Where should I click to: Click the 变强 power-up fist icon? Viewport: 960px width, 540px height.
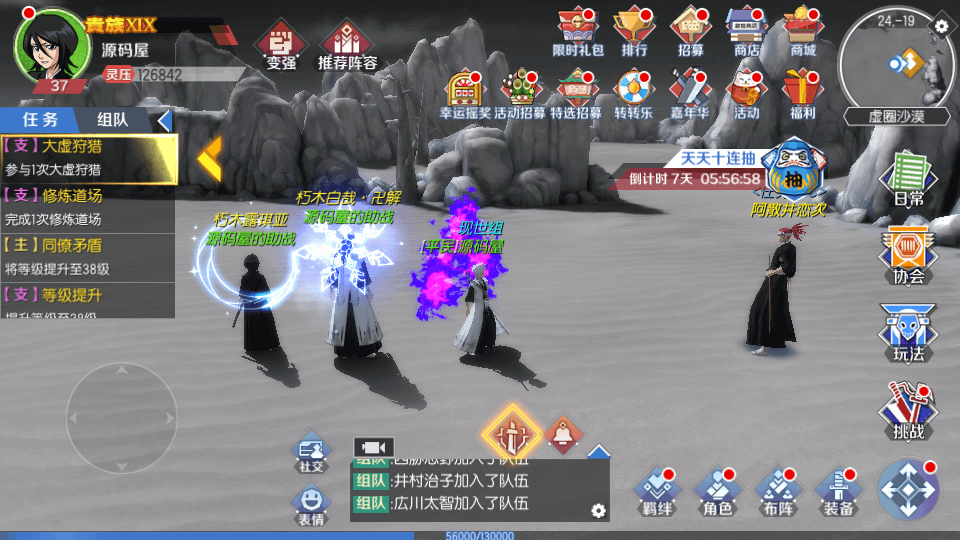(x=281, y=47)
